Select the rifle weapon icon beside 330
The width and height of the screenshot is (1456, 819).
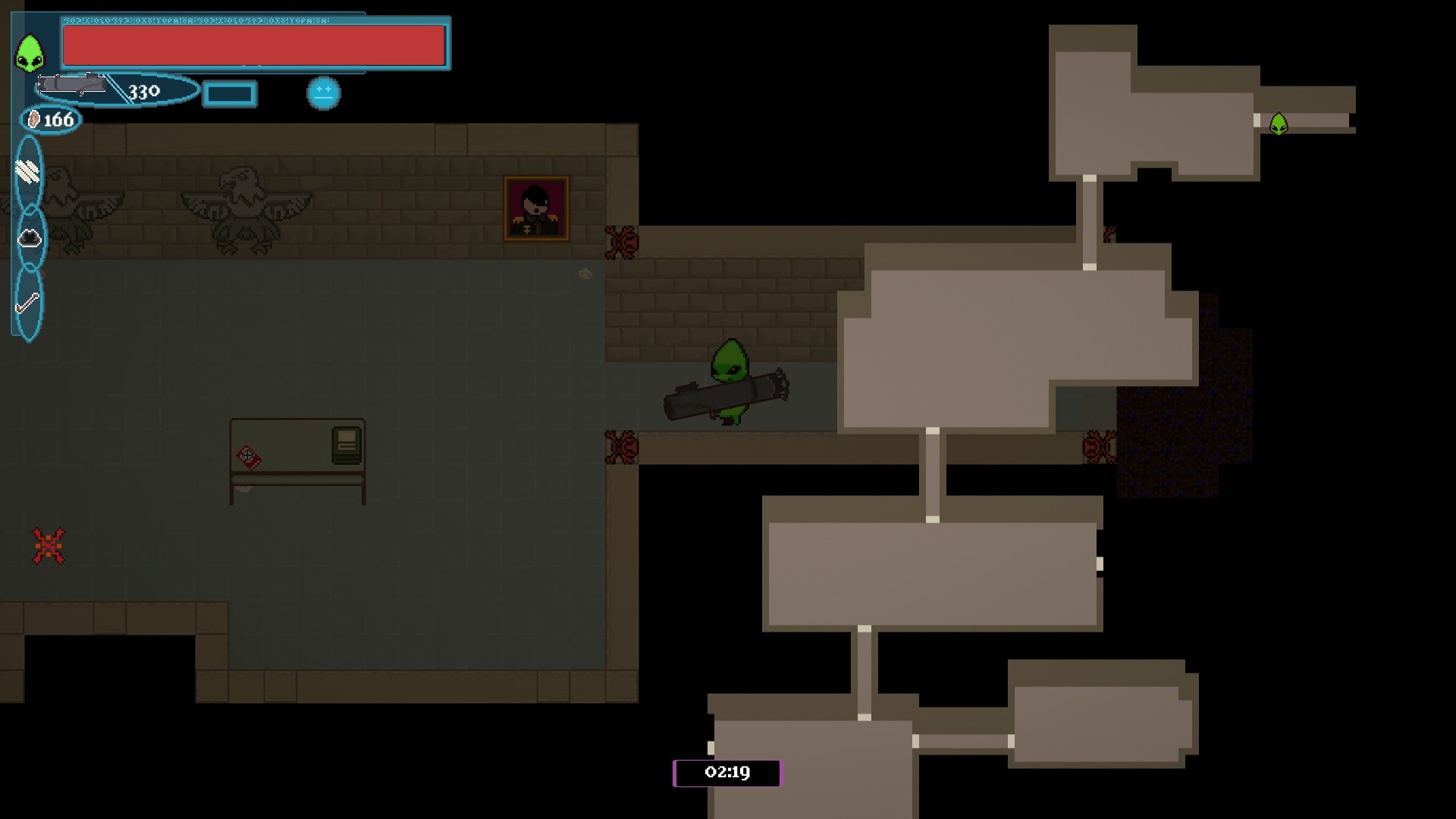pos(72,86)
